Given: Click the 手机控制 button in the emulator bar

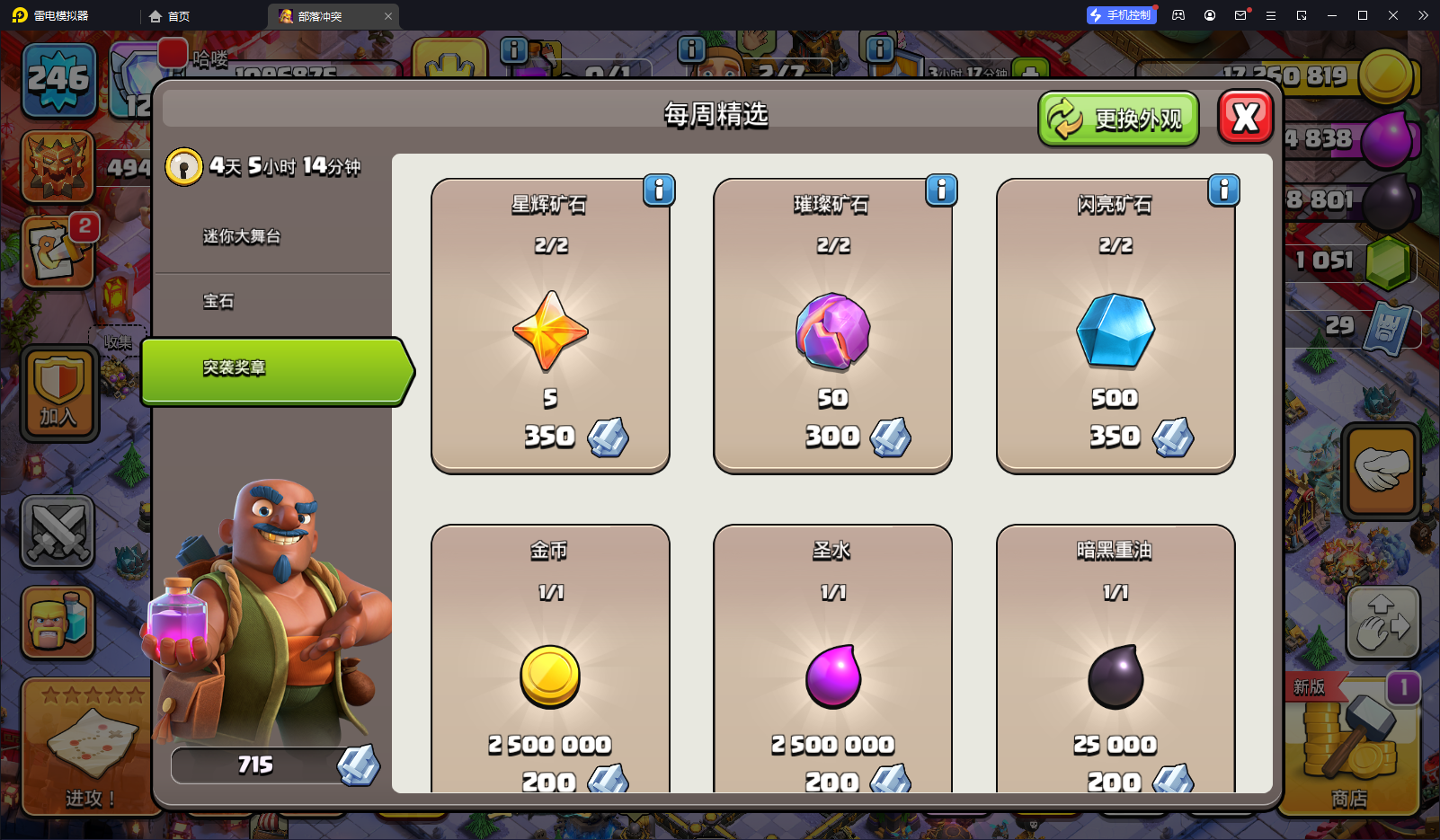Looking at the screenshot, I should 1120,15.
